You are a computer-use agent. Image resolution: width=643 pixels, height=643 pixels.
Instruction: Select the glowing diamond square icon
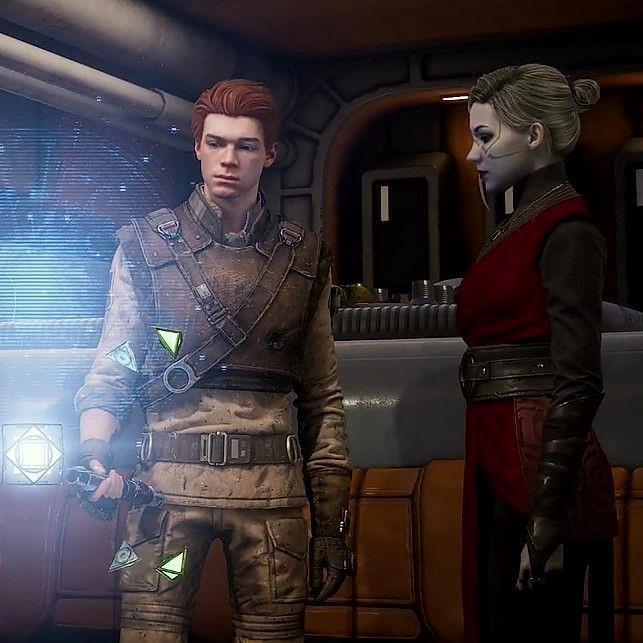point(32,454)
